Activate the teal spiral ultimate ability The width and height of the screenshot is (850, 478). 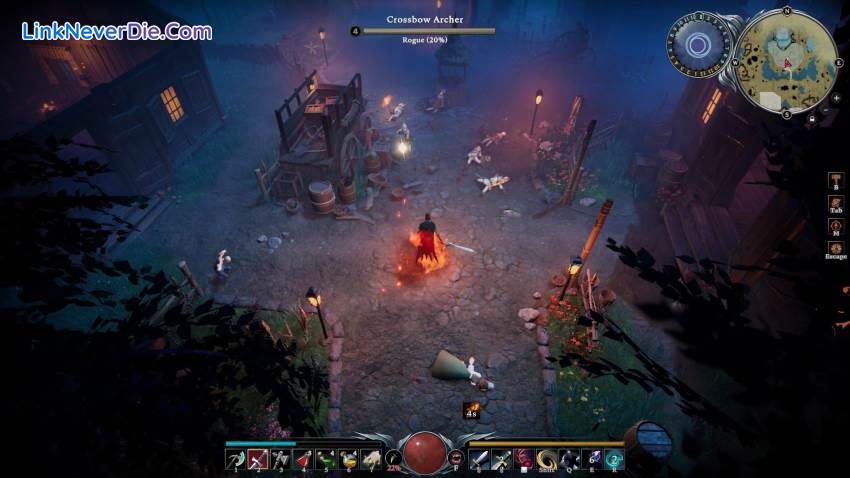pos(615,459)
